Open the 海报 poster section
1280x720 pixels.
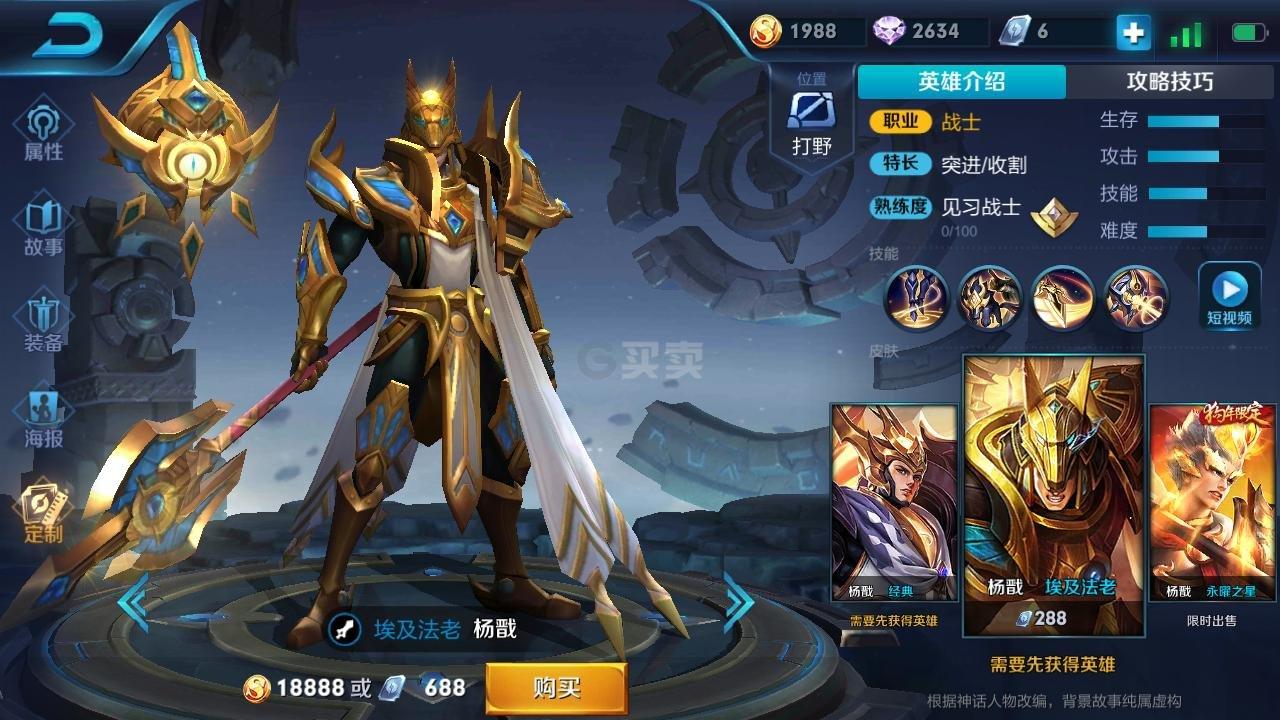[x=43, y=418]
